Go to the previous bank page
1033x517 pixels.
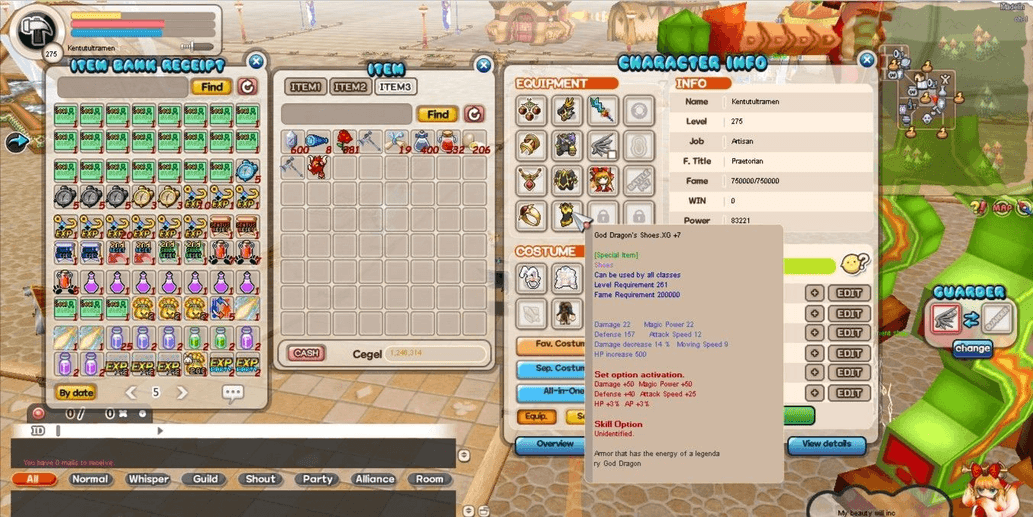(131, 393)
